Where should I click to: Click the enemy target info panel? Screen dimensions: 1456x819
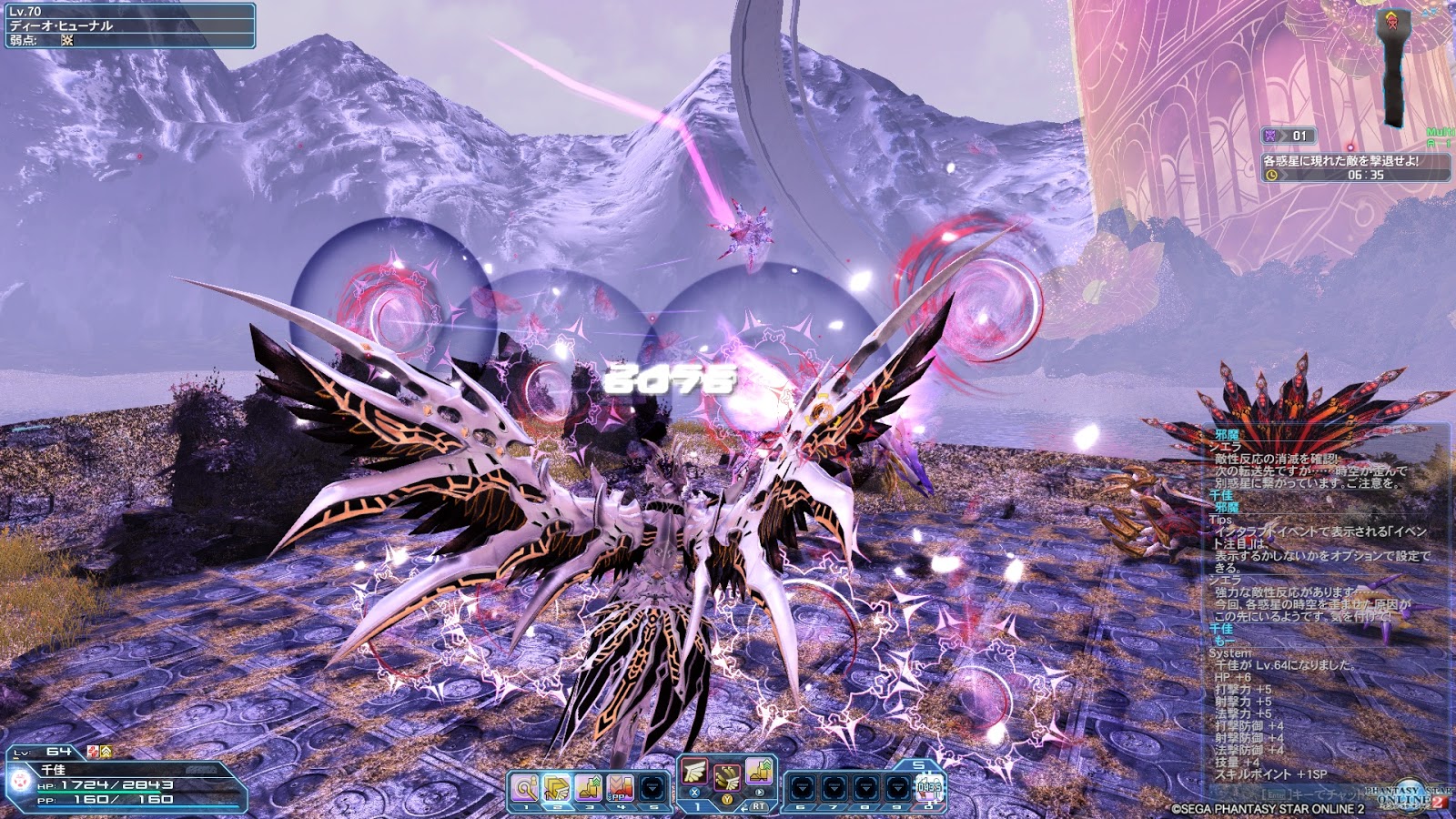click(128, 25)
